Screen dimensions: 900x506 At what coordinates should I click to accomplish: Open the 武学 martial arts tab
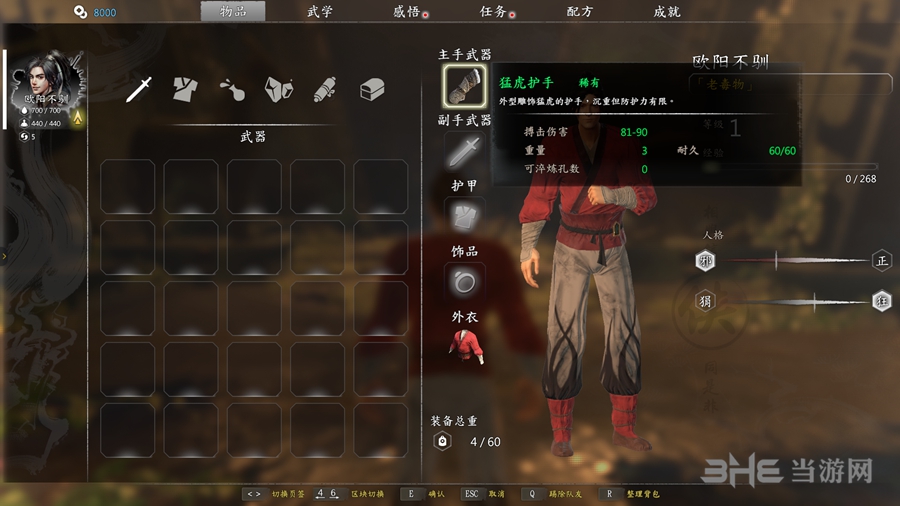click(319, 12)
